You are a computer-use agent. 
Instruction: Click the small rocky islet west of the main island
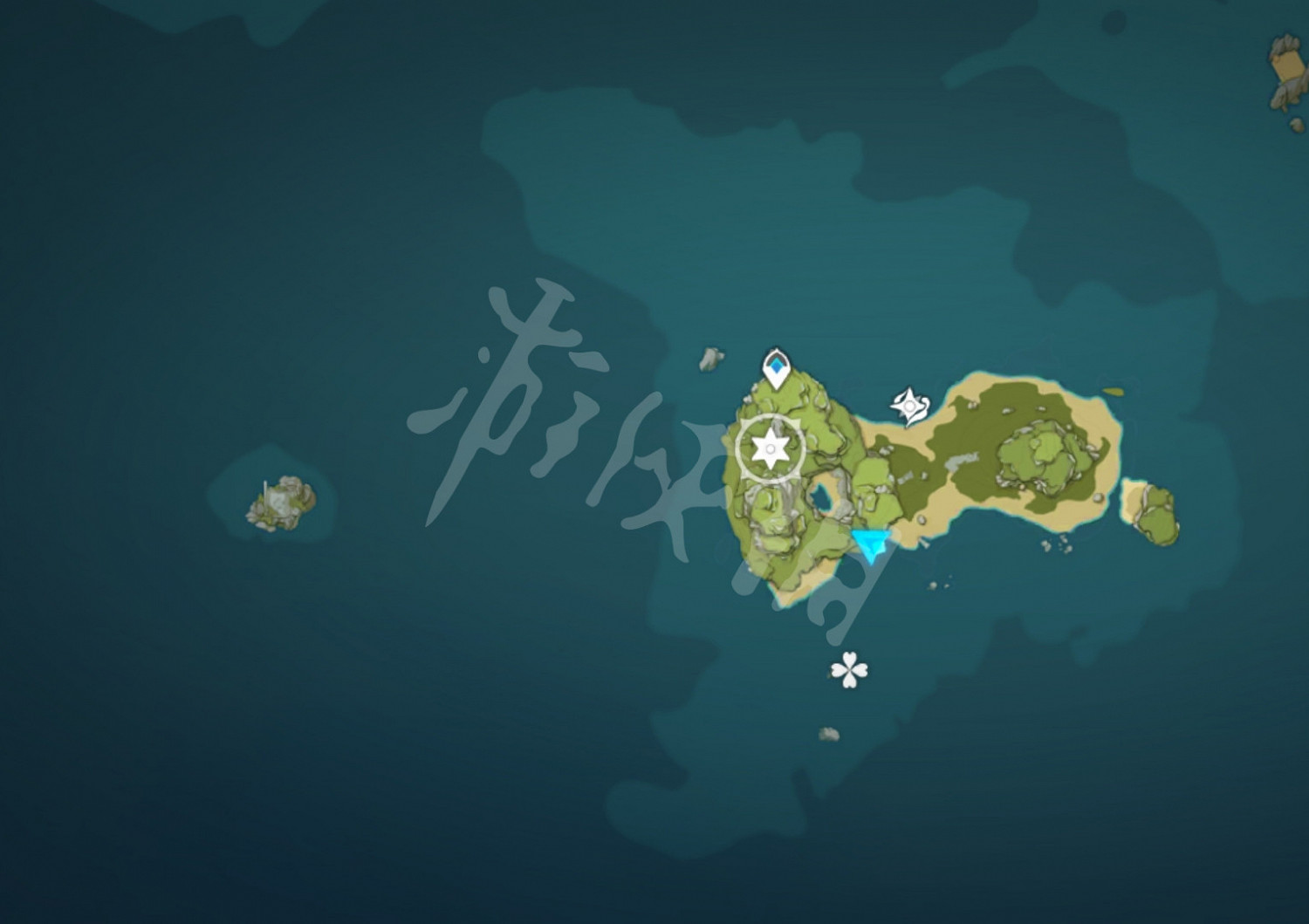279,502
